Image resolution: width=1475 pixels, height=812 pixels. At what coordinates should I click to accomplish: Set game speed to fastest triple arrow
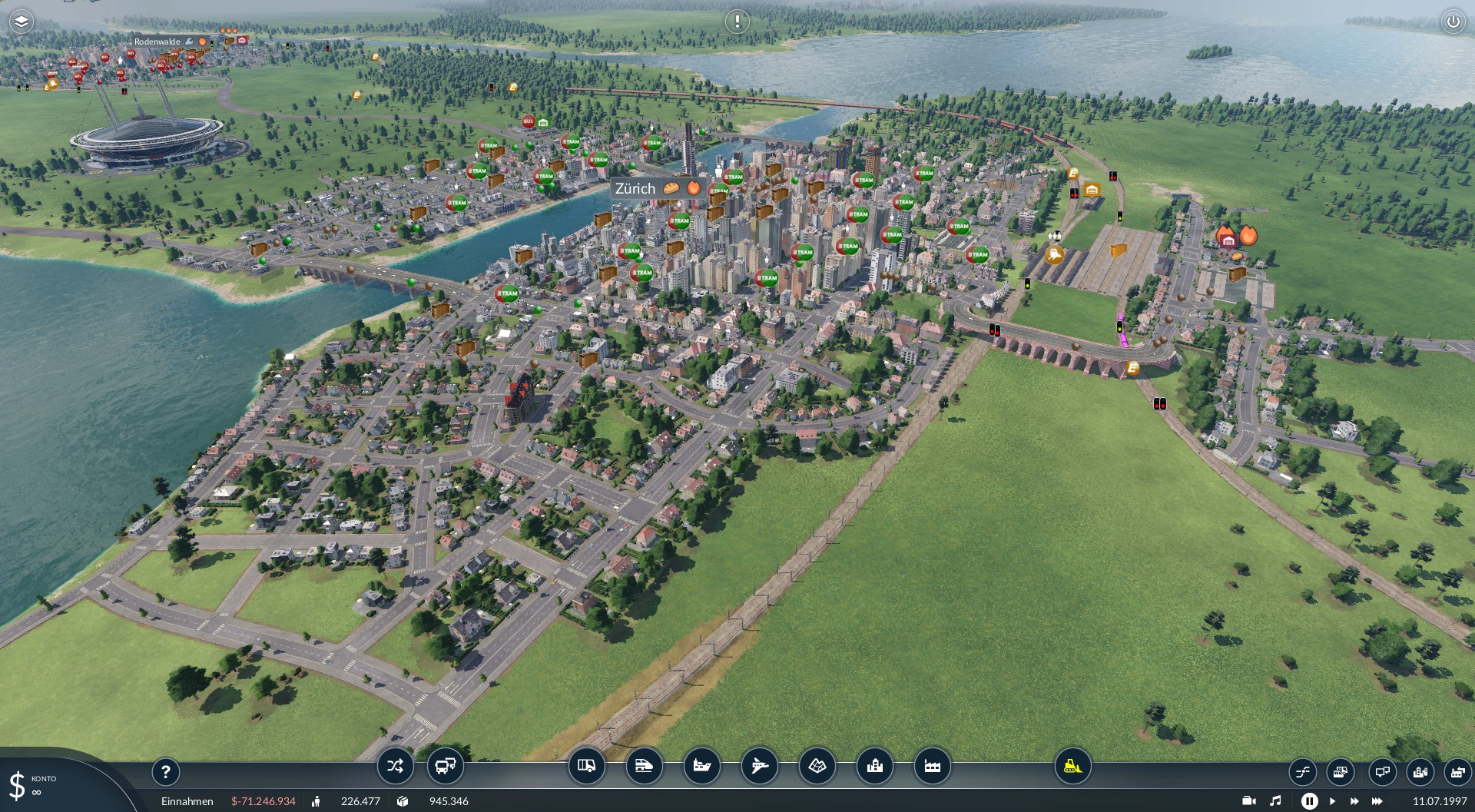(1377, 801)
